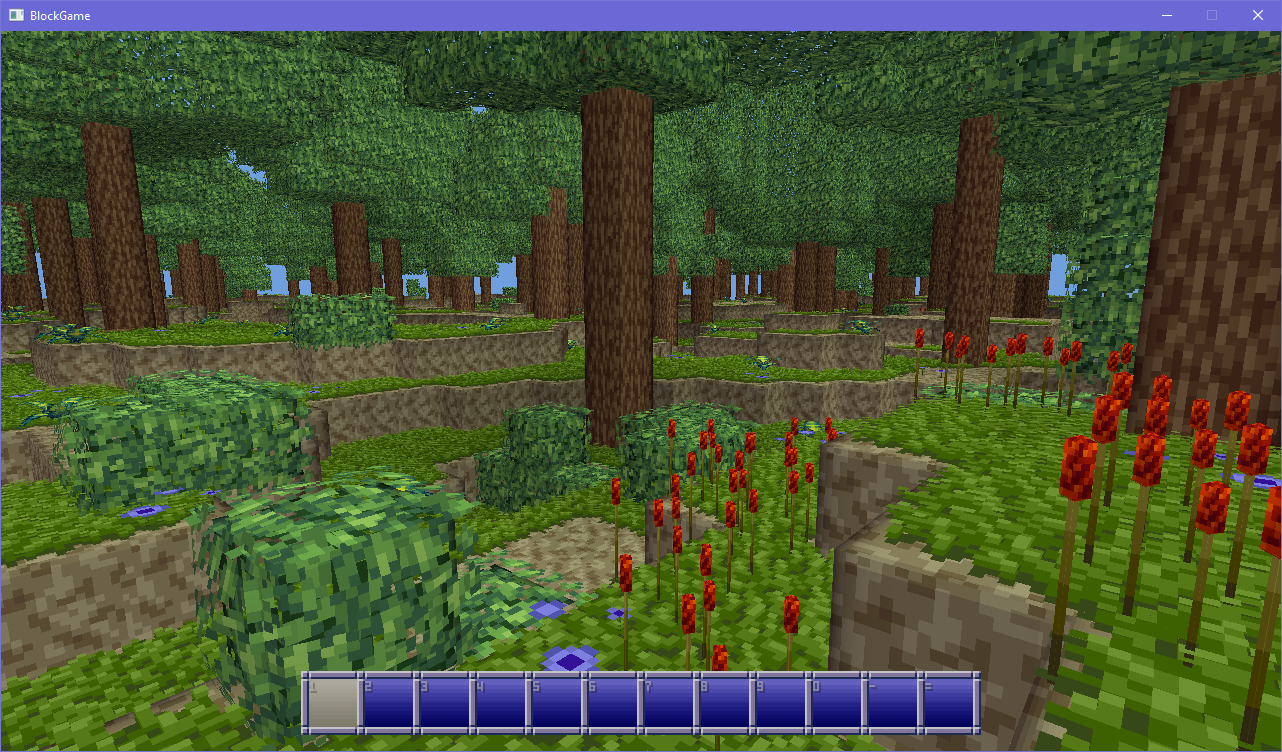Image resolution: width=1282 pixels, height=752 pixels.
Task: Choose hotbar slot numbered 2
Action: (x=388, y=702)
